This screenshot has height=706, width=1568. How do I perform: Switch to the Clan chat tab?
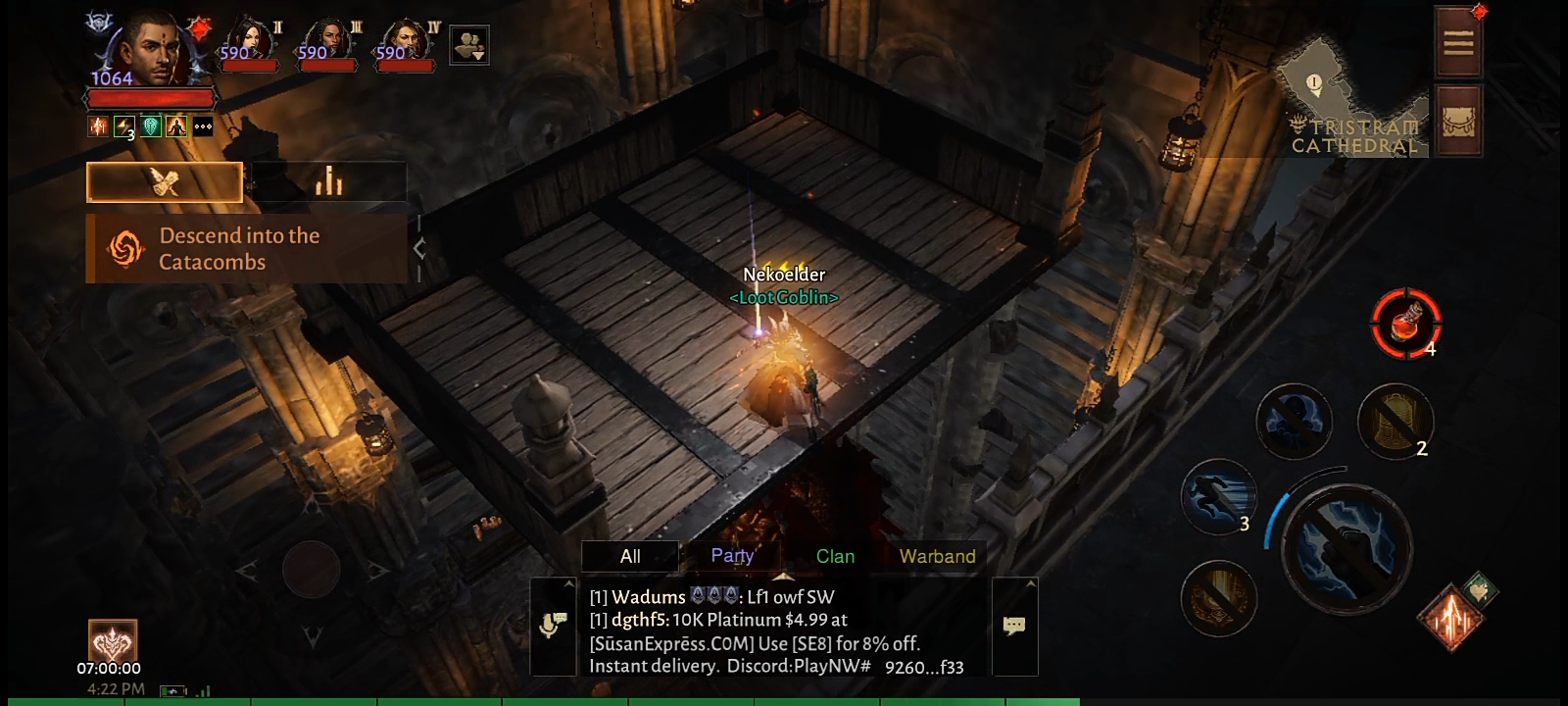coord(835,556)
